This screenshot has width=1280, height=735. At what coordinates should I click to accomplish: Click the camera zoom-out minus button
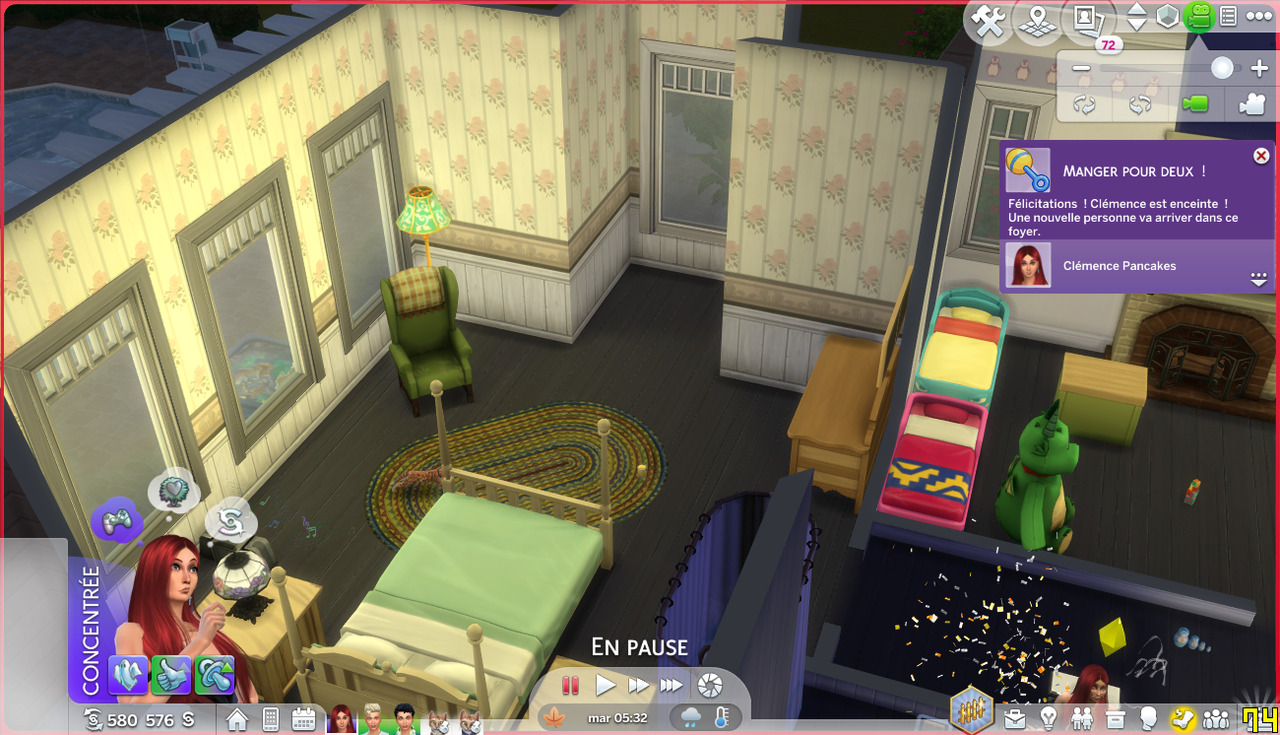click(x=1081, y=69)
